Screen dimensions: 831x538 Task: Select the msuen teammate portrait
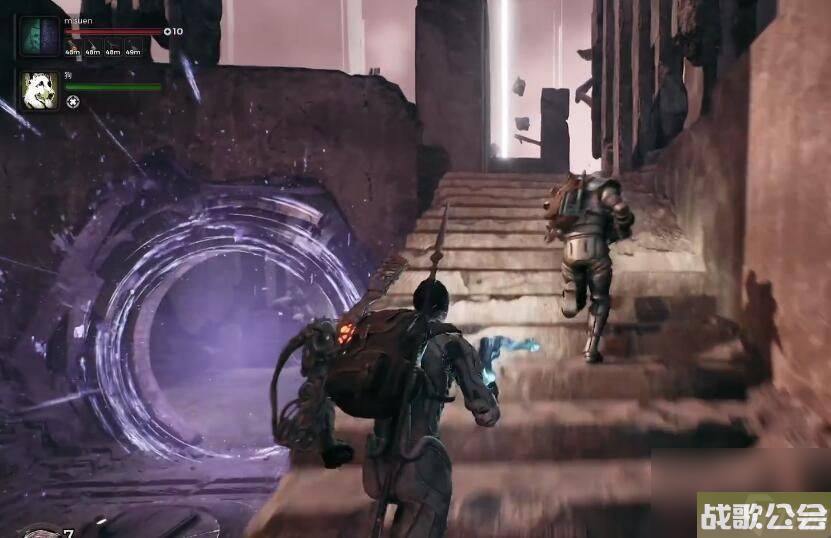click(x=40, y=37)
